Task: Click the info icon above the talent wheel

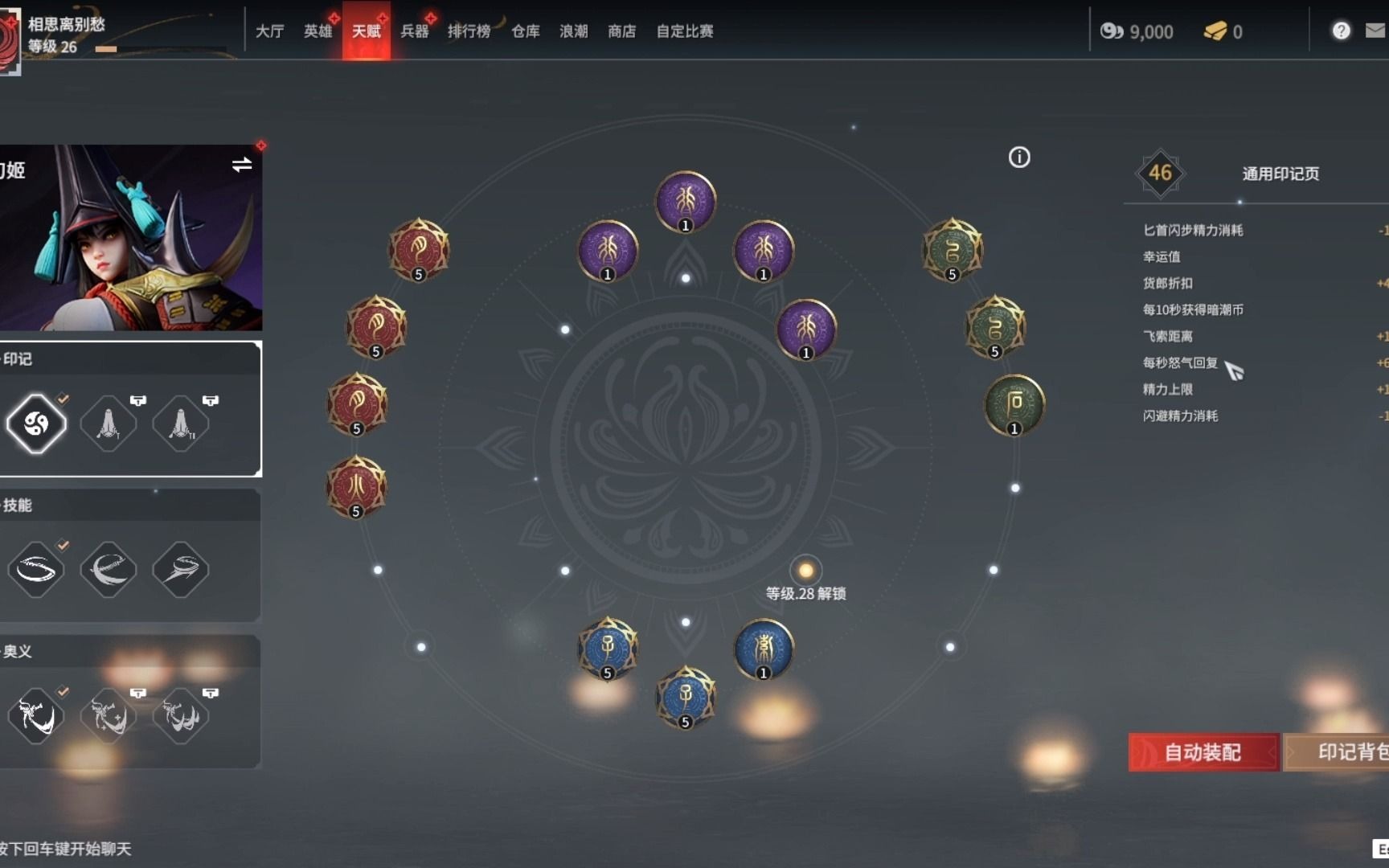Action: 1019,158
